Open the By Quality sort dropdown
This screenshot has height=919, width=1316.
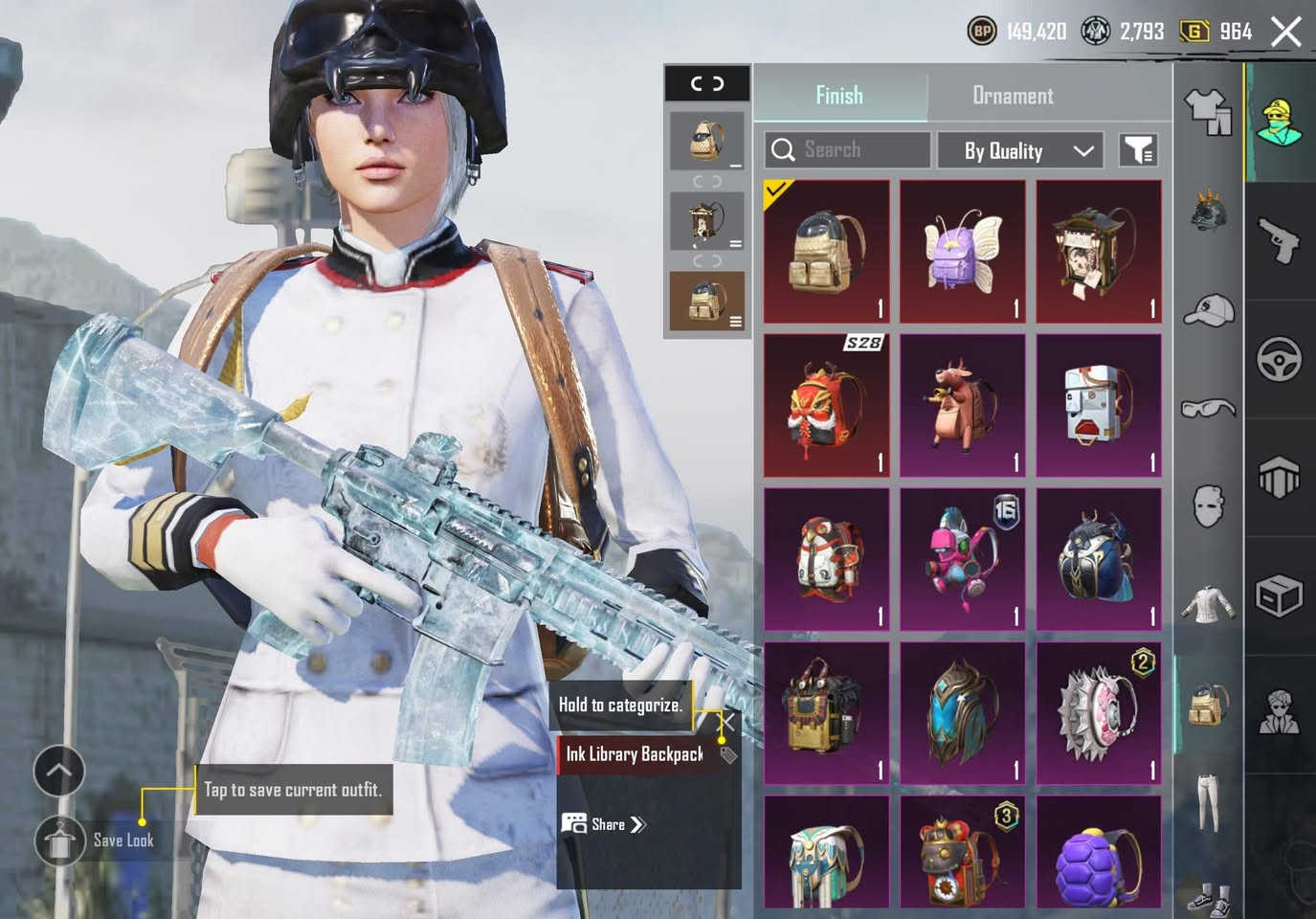(1019, 150)
